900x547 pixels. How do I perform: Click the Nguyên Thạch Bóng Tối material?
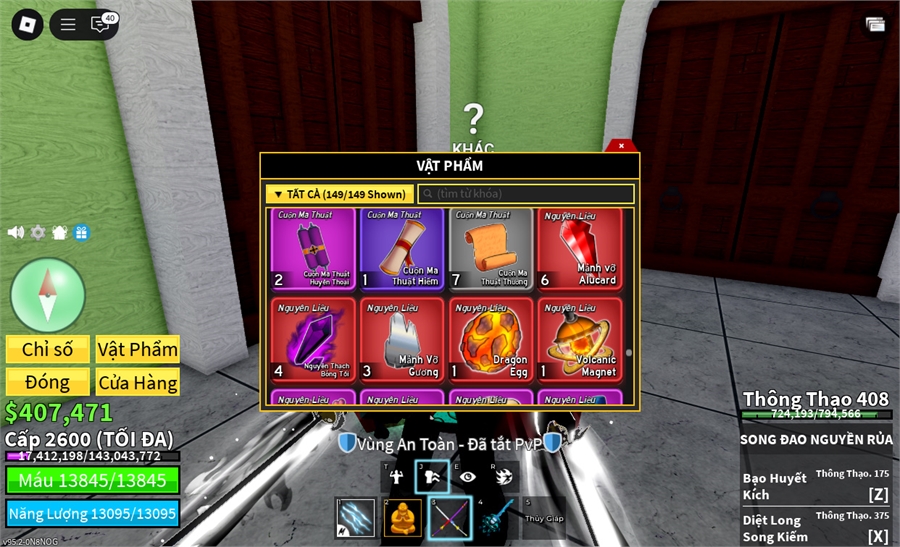tap(313, 339)
